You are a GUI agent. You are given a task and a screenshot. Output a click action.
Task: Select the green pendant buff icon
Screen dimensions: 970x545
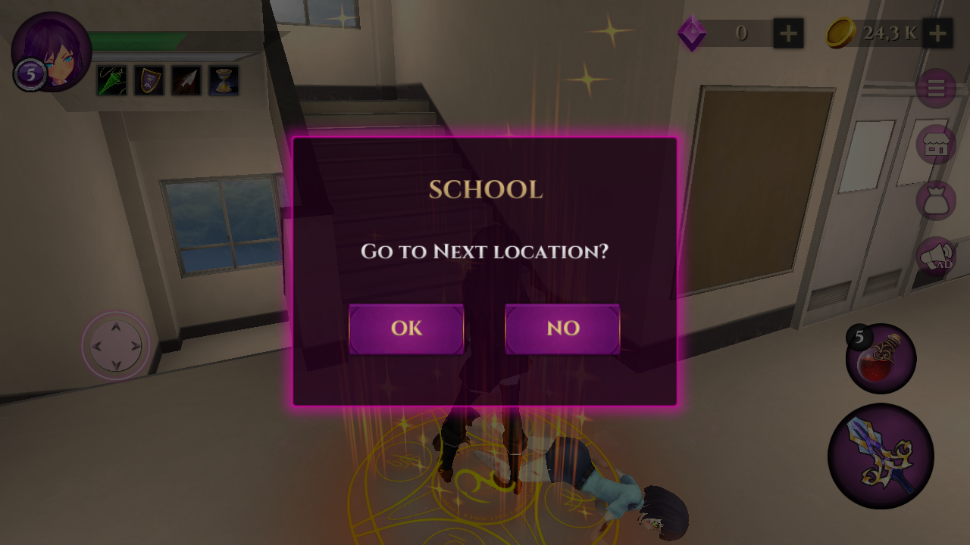coord(111,80)
